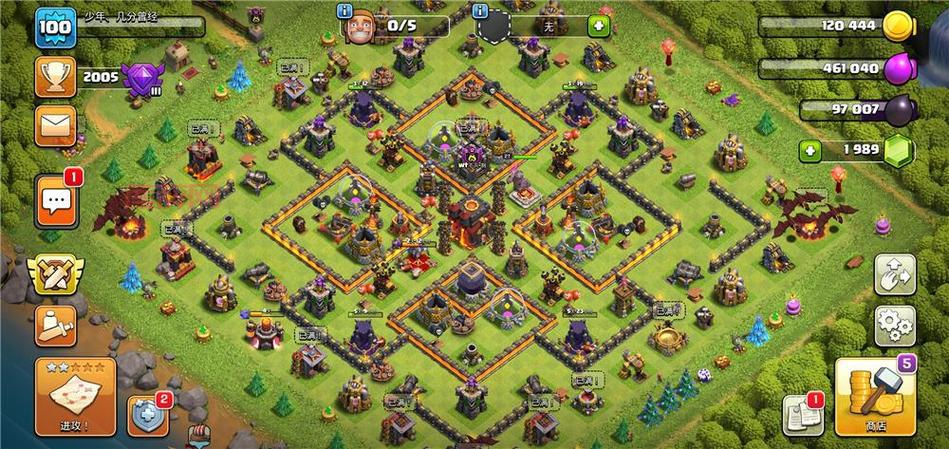Image resolution: width=949 pixels, height=449 pixels.
Task: Open the blue shield button near attack
Action: (x=147, y=415)
